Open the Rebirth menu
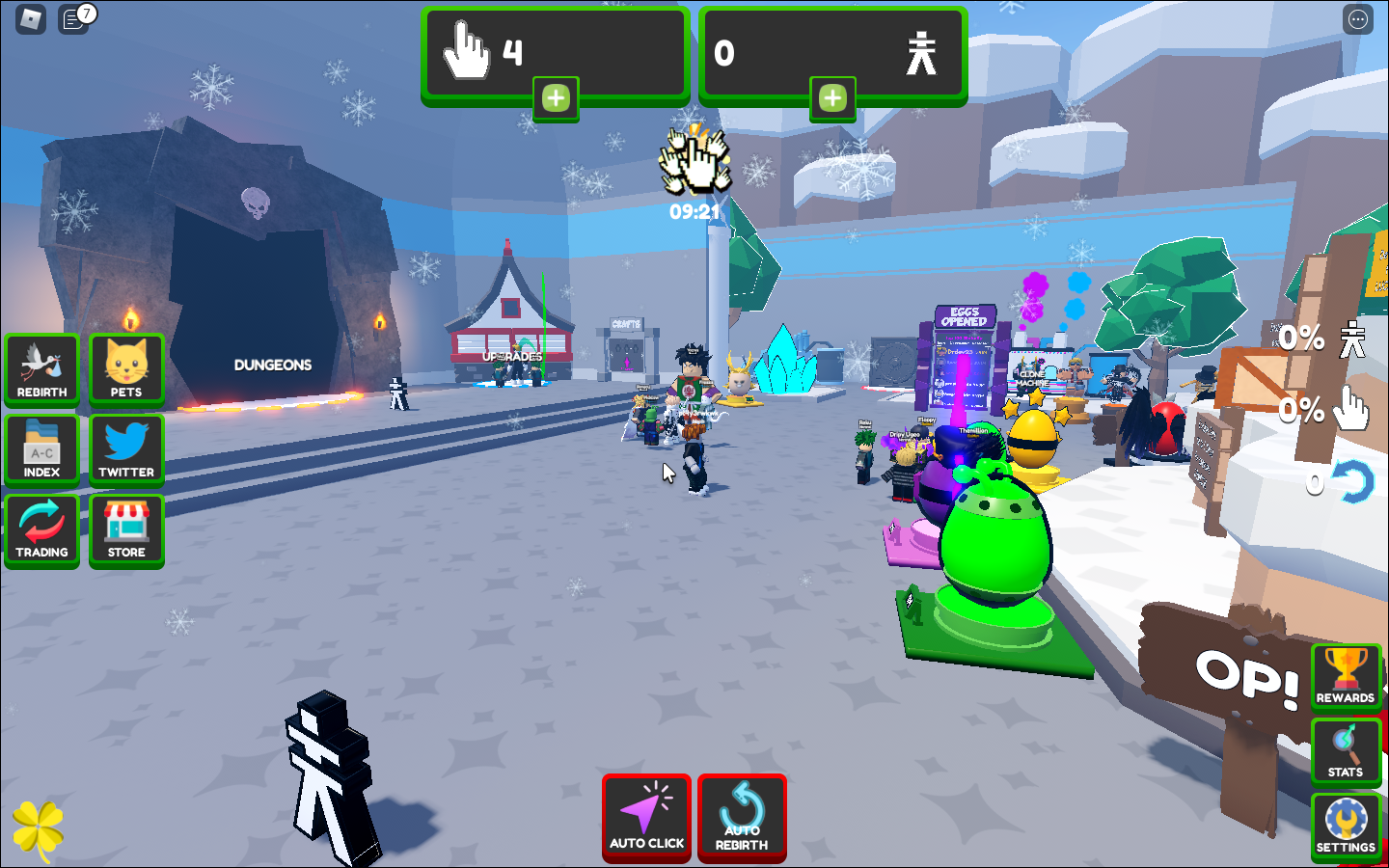Screen dimensions: 1389x868 pos(41,368)
